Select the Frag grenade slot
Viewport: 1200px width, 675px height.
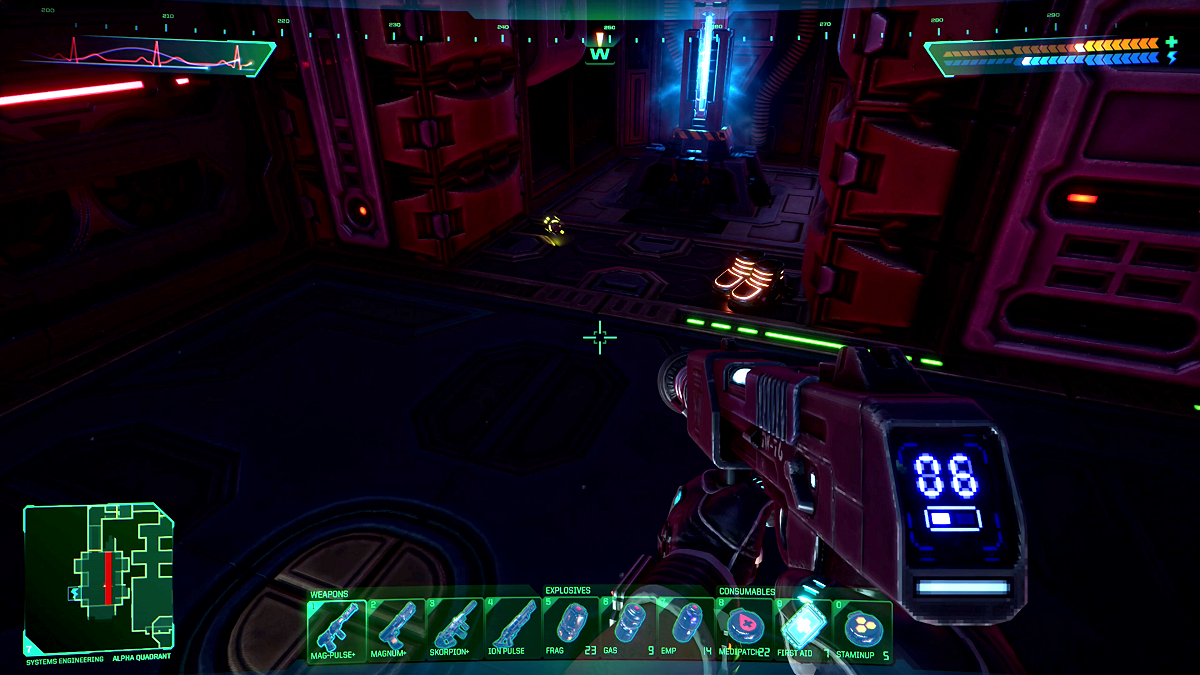[570, 627]
